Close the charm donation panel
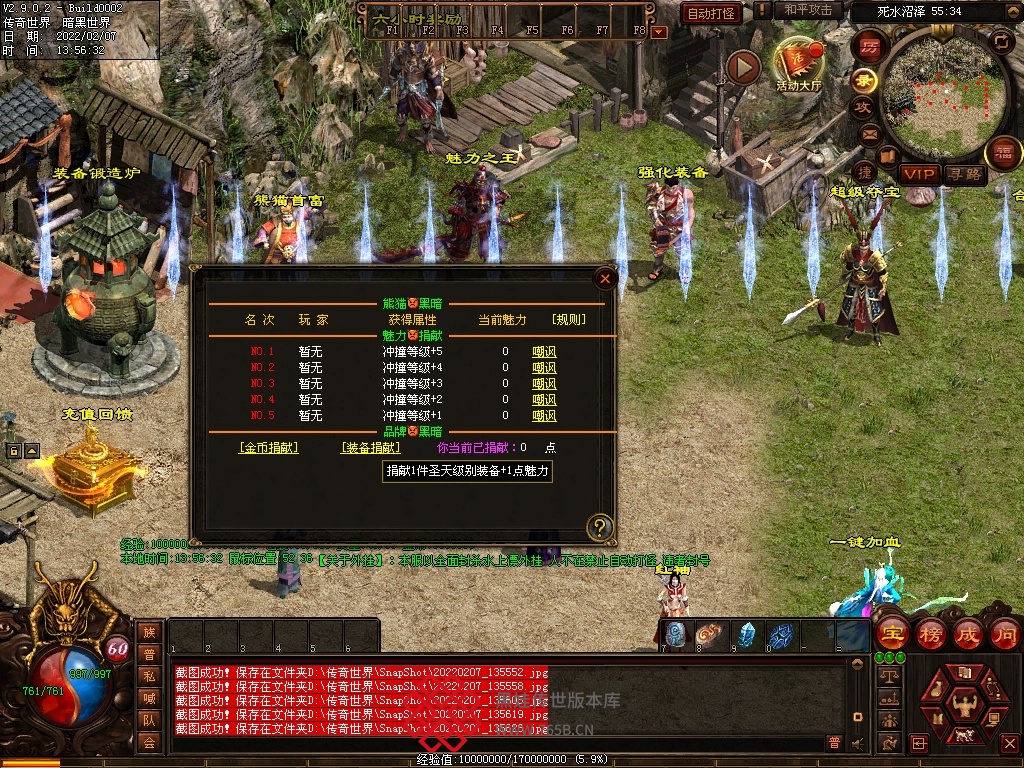 pos(604,279)
